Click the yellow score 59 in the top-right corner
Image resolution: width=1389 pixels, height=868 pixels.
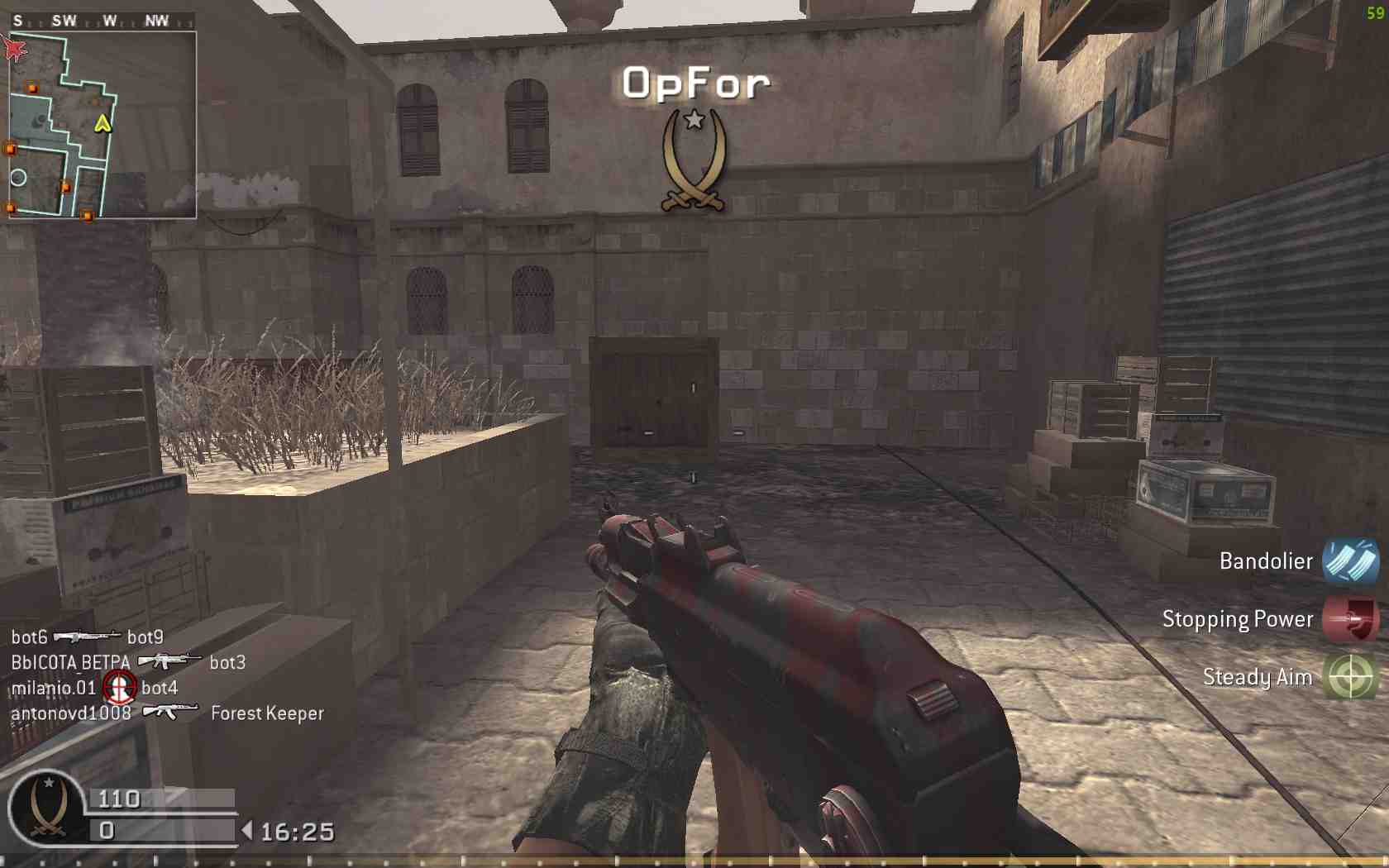[x=1374, y=13]
